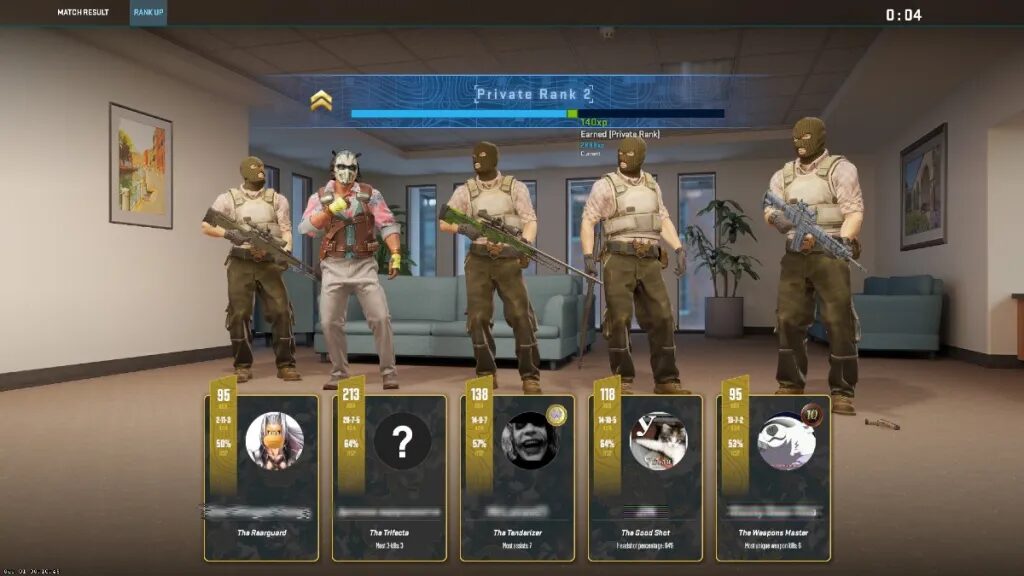Click the question mark avatar
The image size is (1024, 576).
[x=402, y=440]
